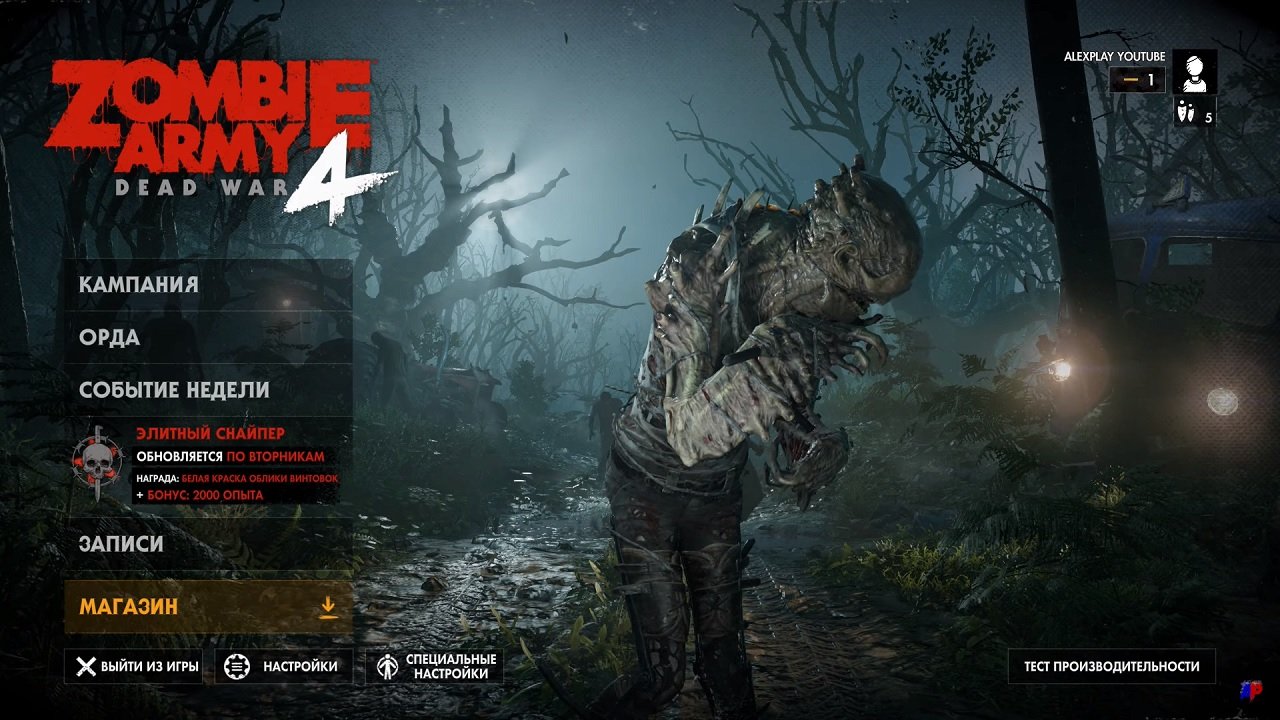This screenshot has width=1280, height=720.
Task: Select the gamepad icon beside Настройки
Action: click(x=236, y=664)
